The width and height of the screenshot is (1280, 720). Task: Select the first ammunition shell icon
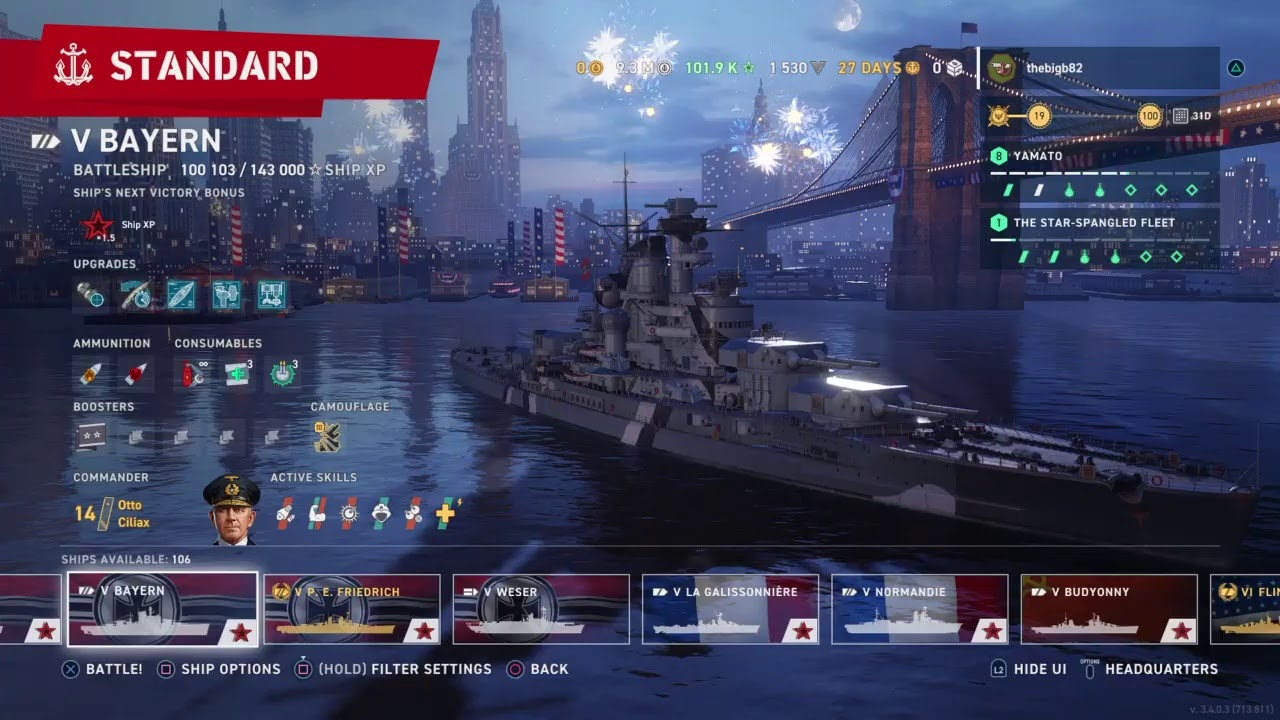91,374
